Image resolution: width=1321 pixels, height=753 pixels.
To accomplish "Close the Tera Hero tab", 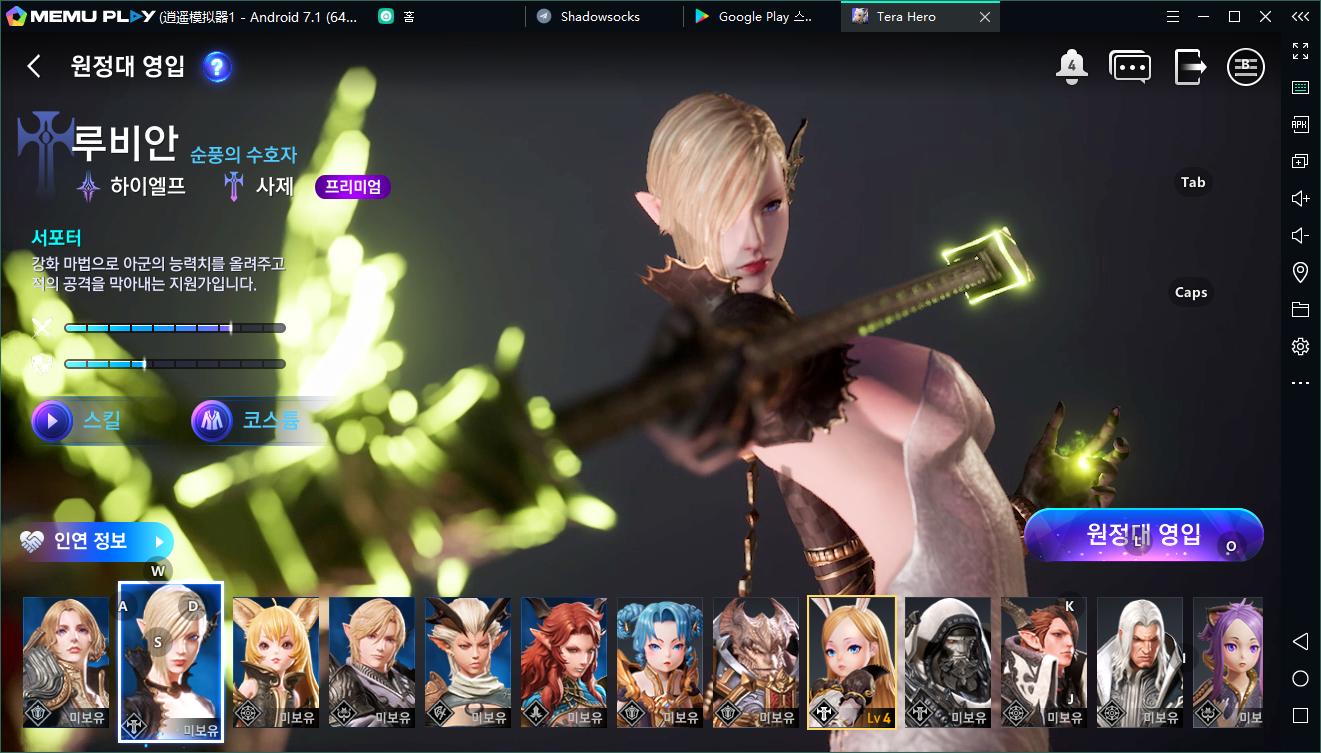I will (985, 17).
